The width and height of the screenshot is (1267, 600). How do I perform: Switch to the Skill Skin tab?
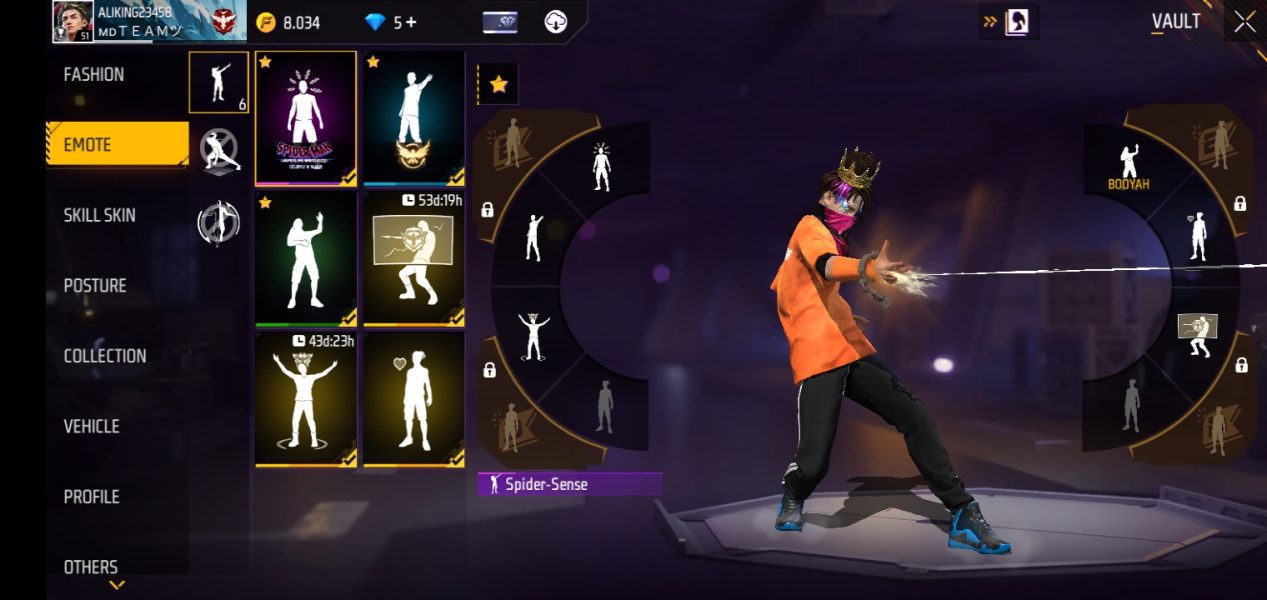(x=100, y=216)
